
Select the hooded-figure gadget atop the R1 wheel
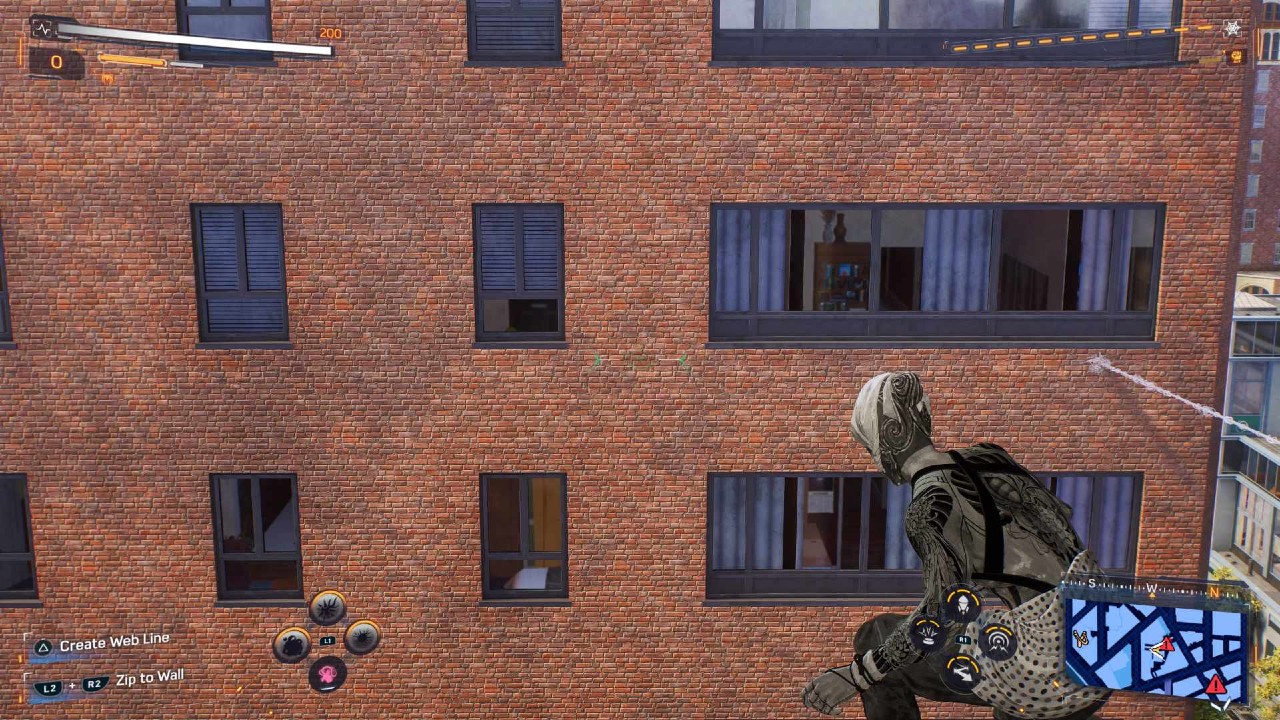coord(963,604)
